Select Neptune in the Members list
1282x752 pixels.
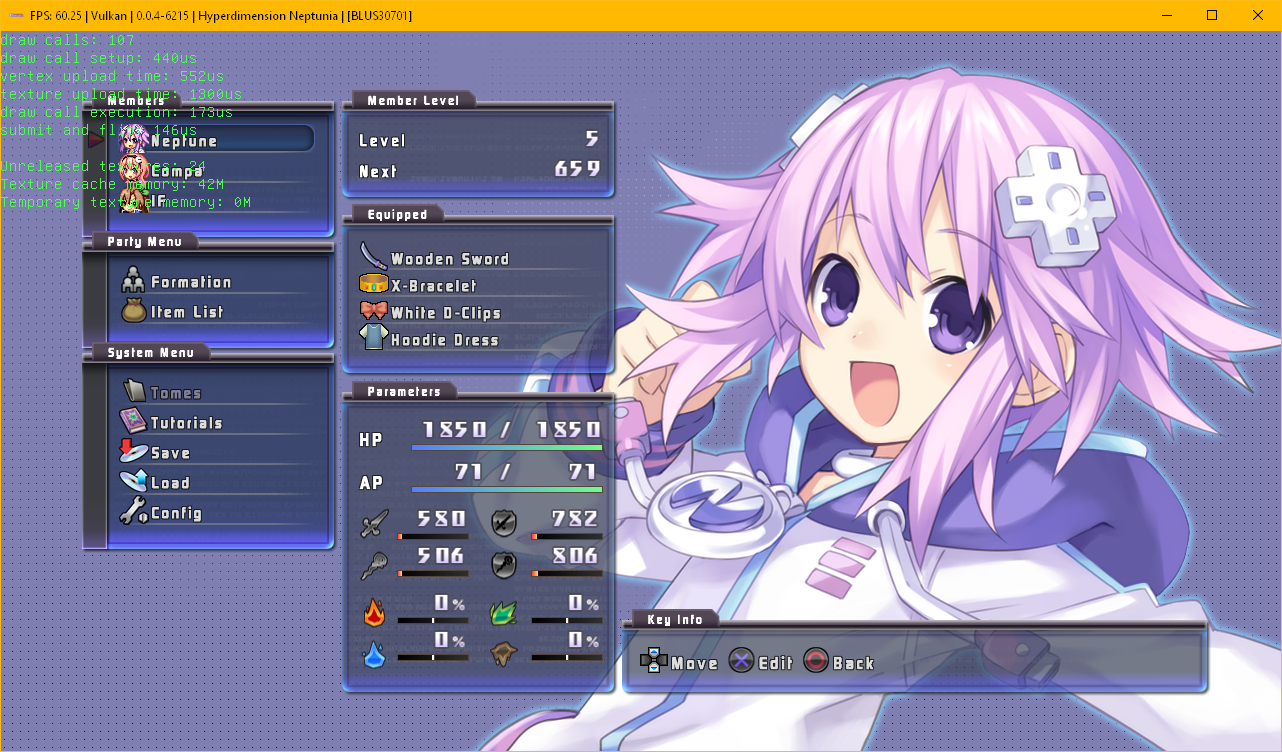[184, 141]
